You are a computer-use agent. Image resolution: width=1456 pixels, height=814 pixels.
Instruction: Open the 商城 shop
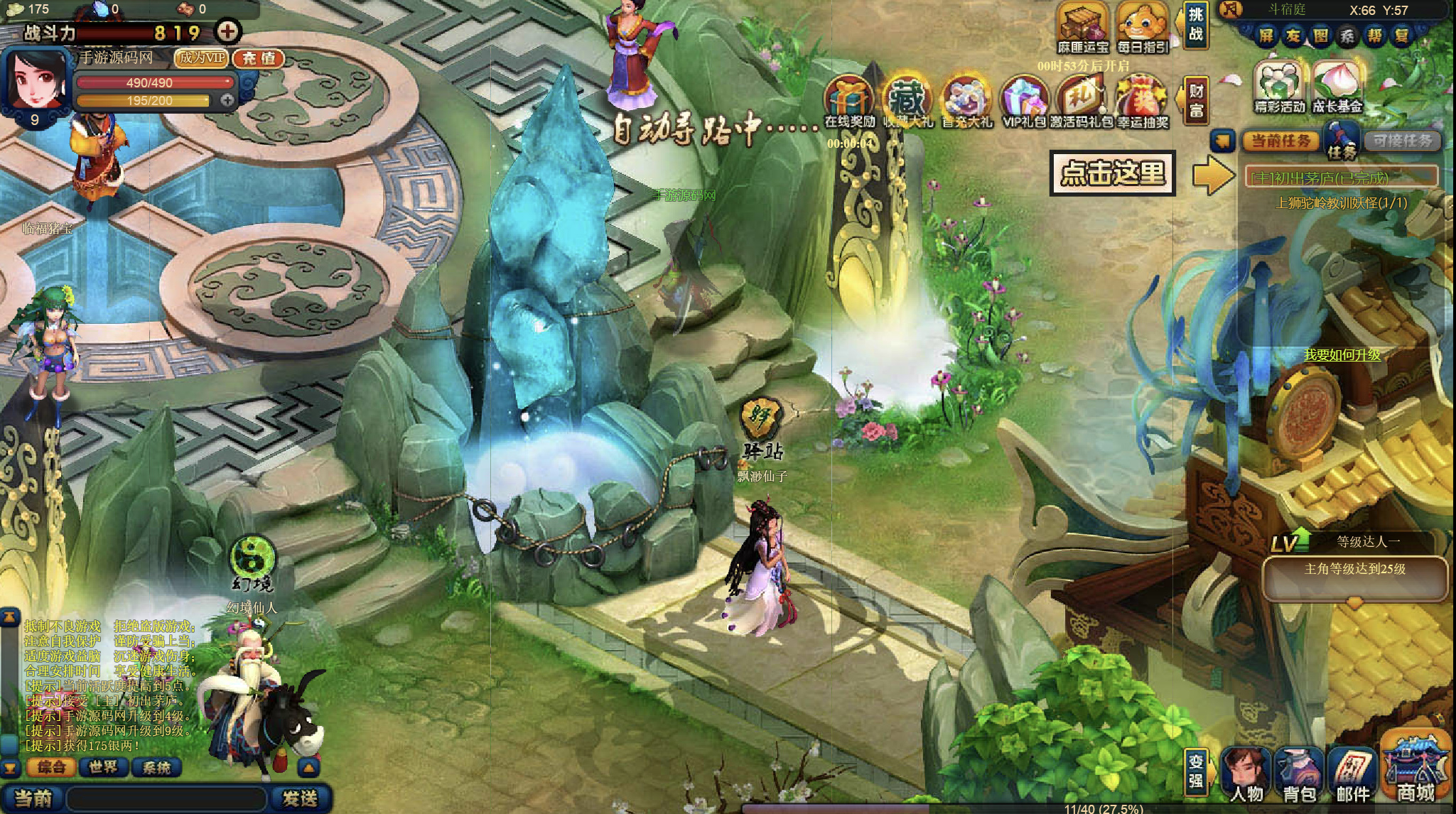pos(1415,772)
